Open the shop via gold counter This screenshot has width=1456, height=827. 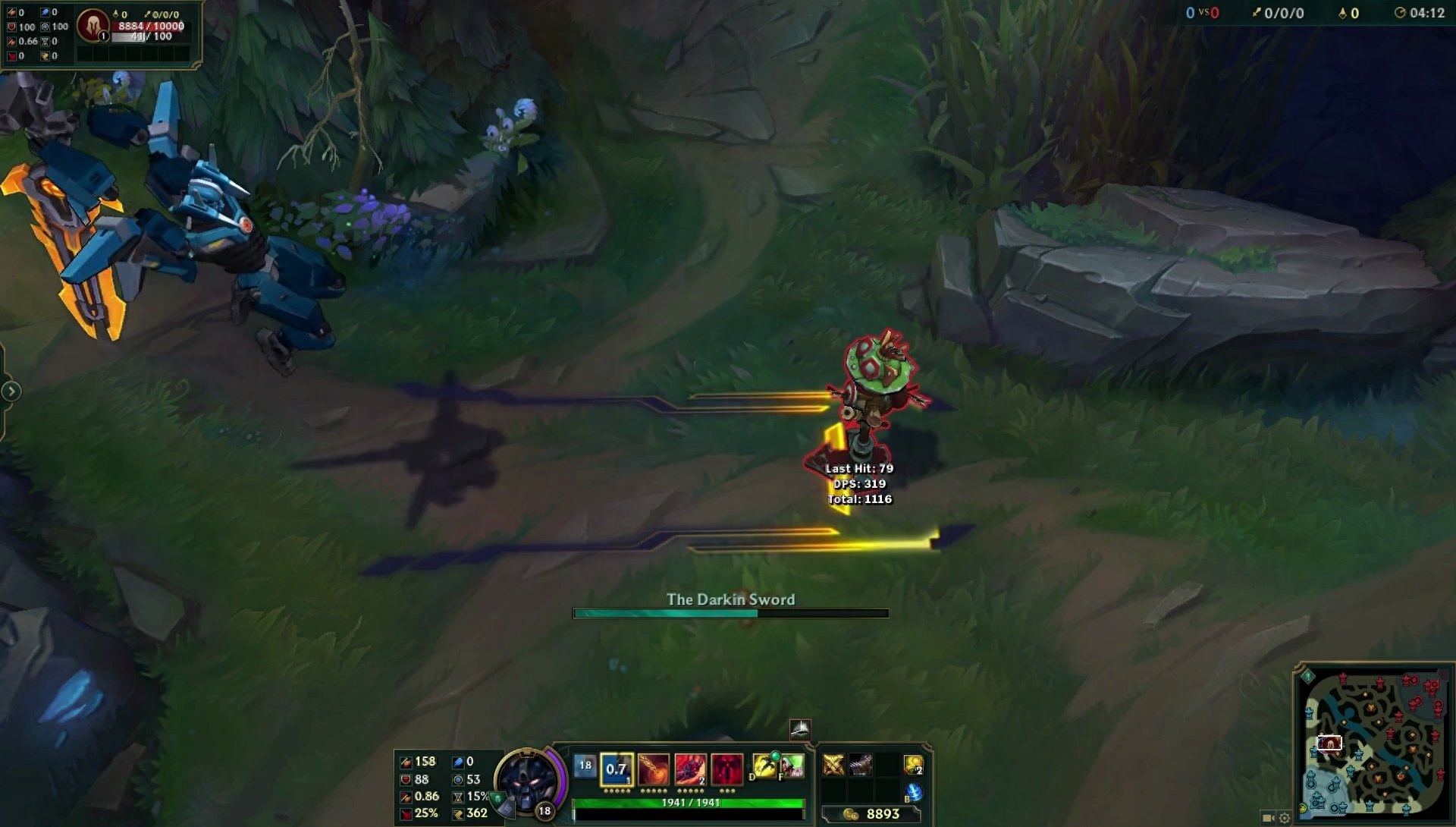872,814
